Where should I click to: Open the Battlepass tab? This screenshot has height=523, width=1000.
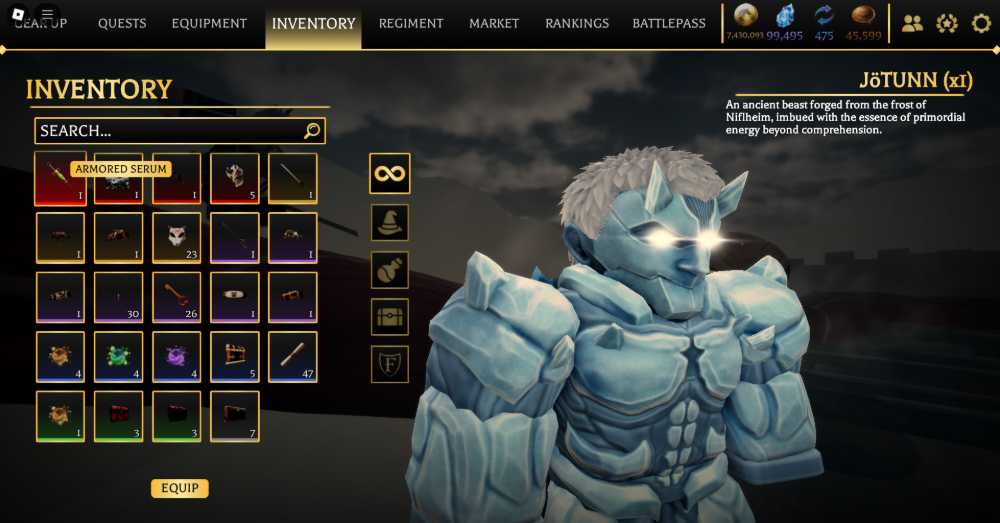point(669,23)
